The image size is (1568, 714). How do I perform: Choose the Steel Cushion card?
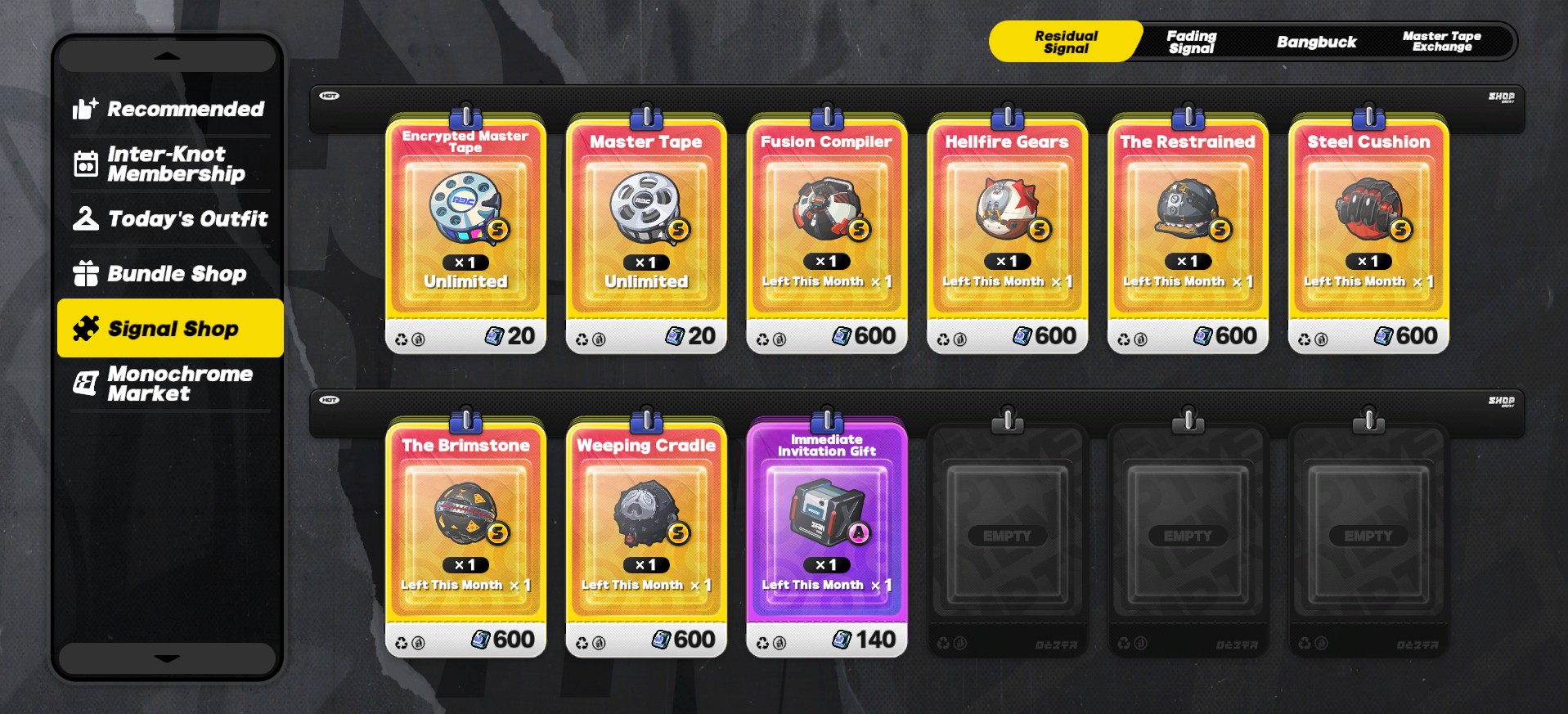coord(1368,234)
